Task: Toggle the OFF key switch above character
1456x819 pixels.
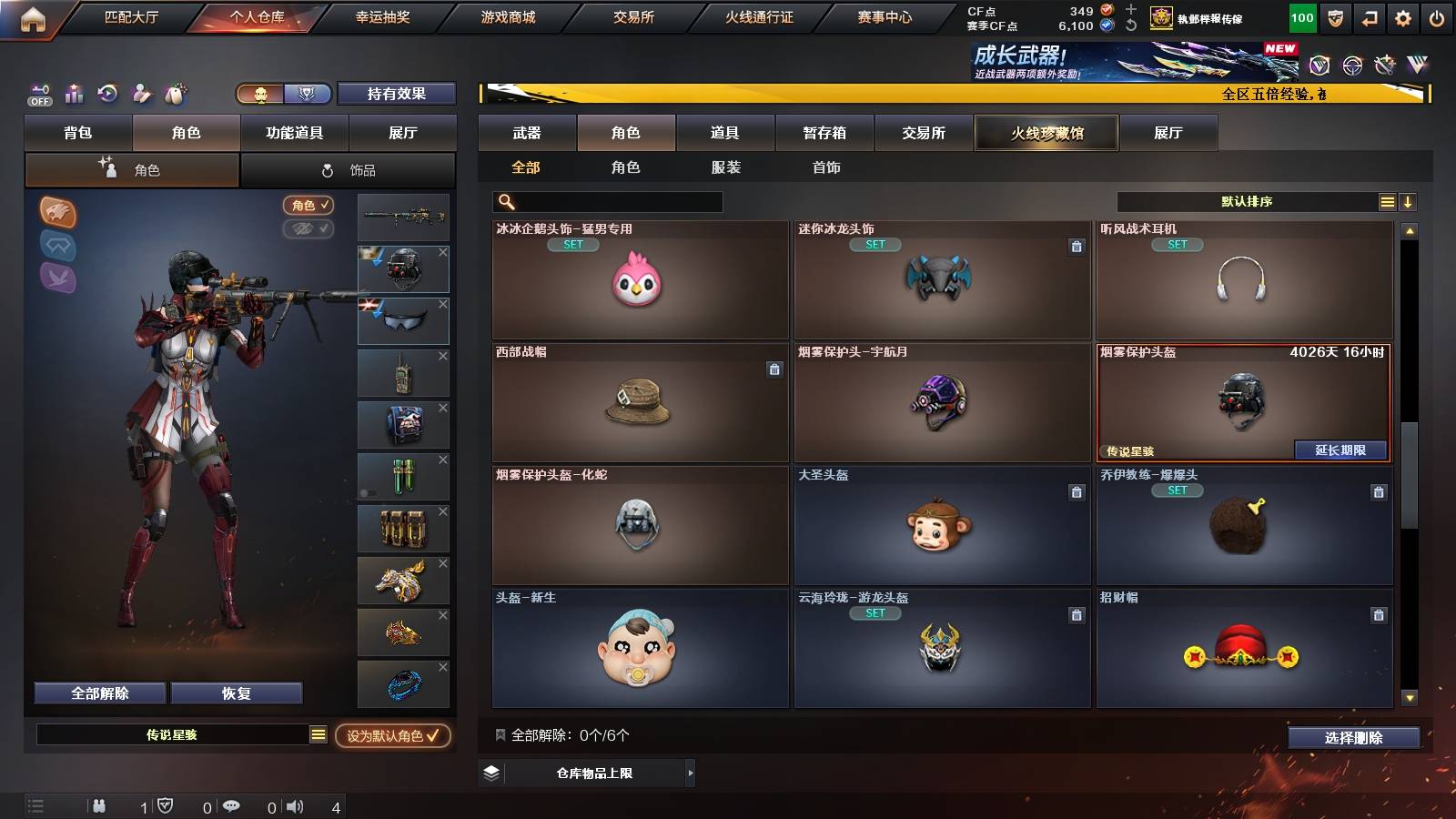Action: point(38,93)
